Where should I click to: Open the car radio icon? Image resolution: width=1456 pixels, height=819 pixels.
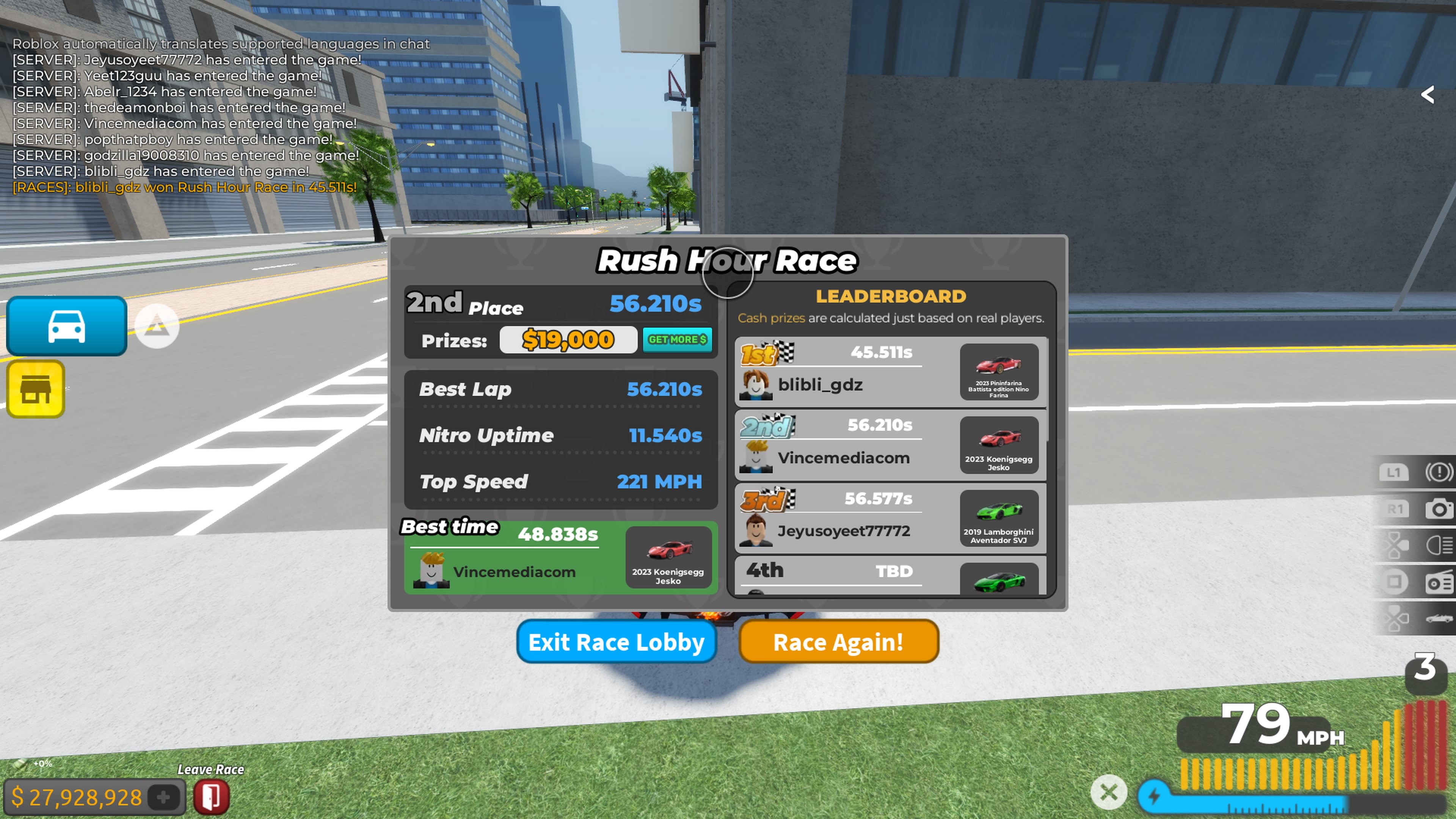click(x=1439, y=582)
